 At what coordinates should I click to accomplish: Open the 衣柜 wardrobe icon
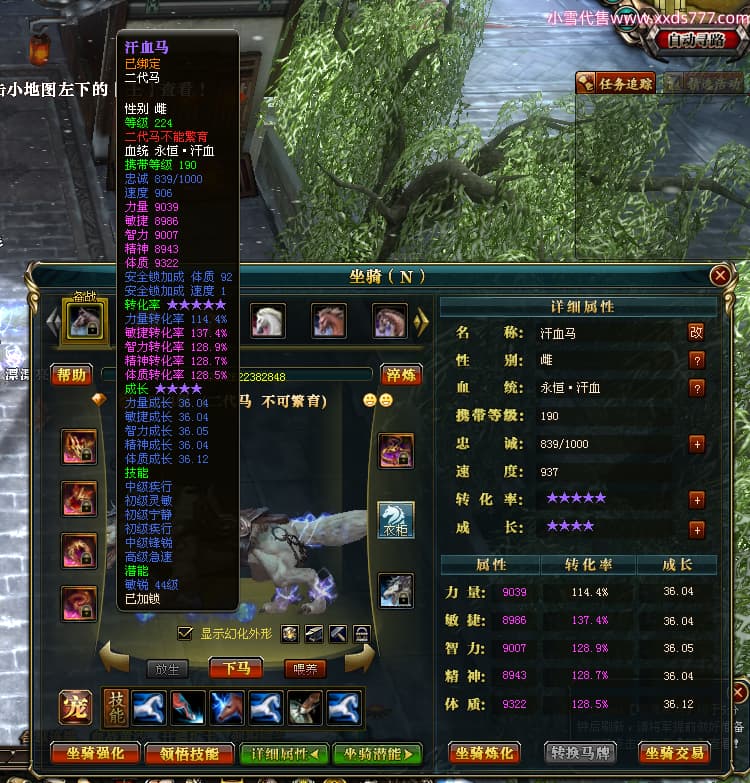(396, 520)
